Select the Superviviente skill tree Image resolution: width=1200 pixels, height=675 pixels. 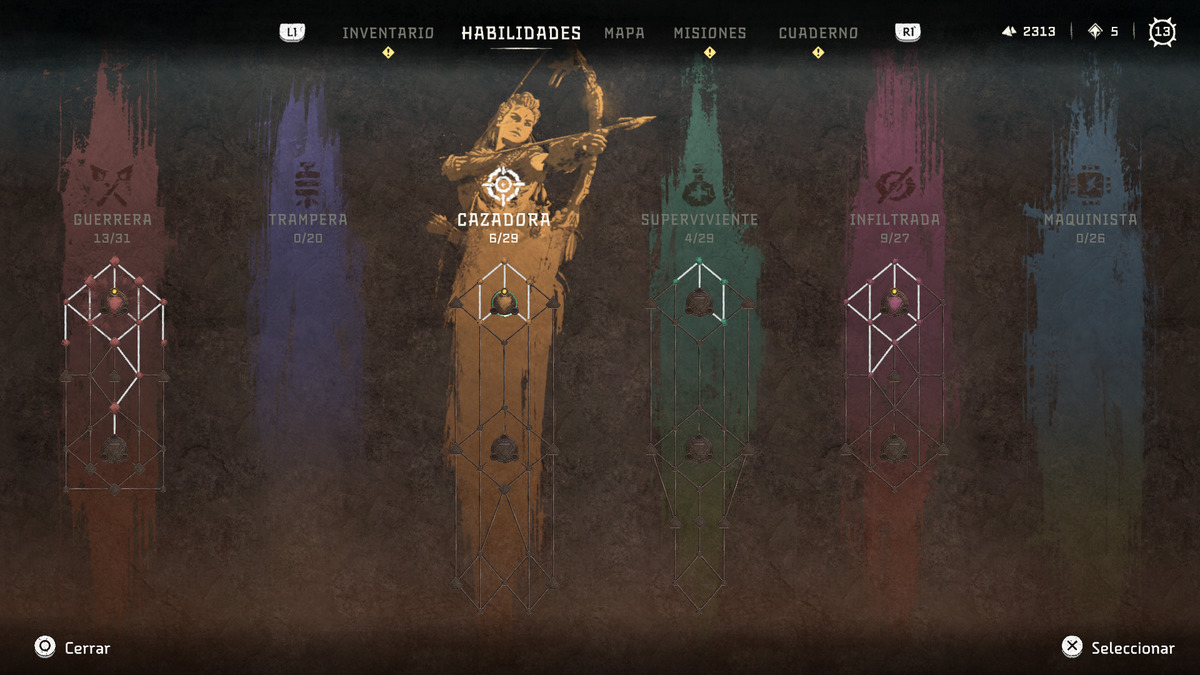pyautogui.click(x=699, y=219)
